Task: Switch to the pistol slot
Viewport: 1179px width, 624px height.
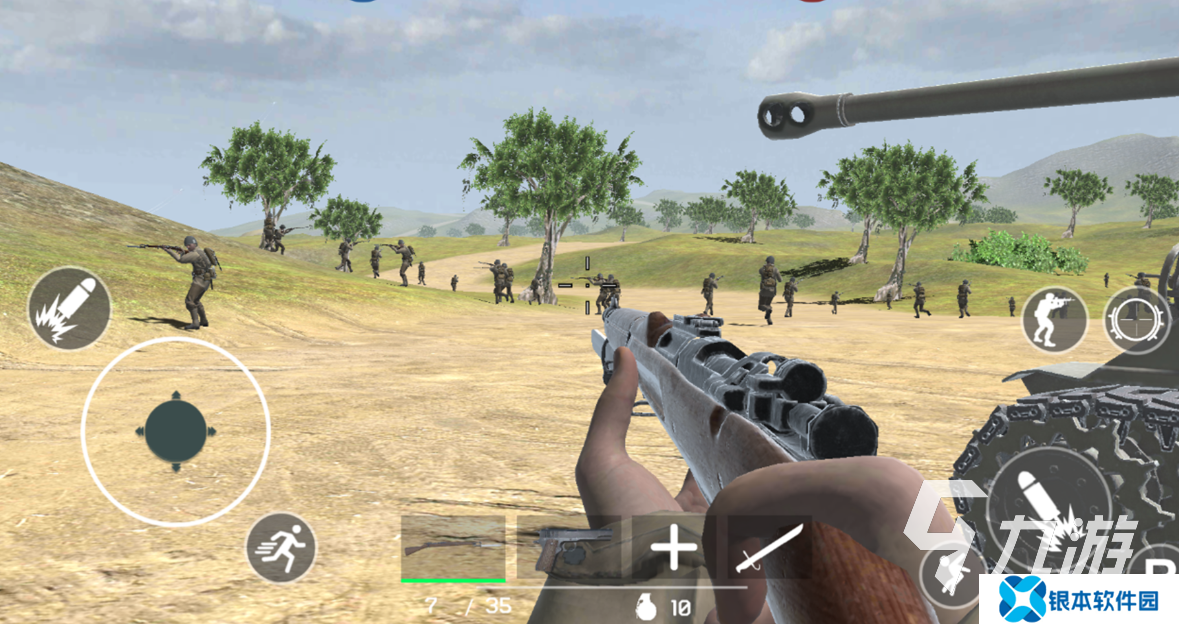Action: pyautogui.click(x=567, y=547)
